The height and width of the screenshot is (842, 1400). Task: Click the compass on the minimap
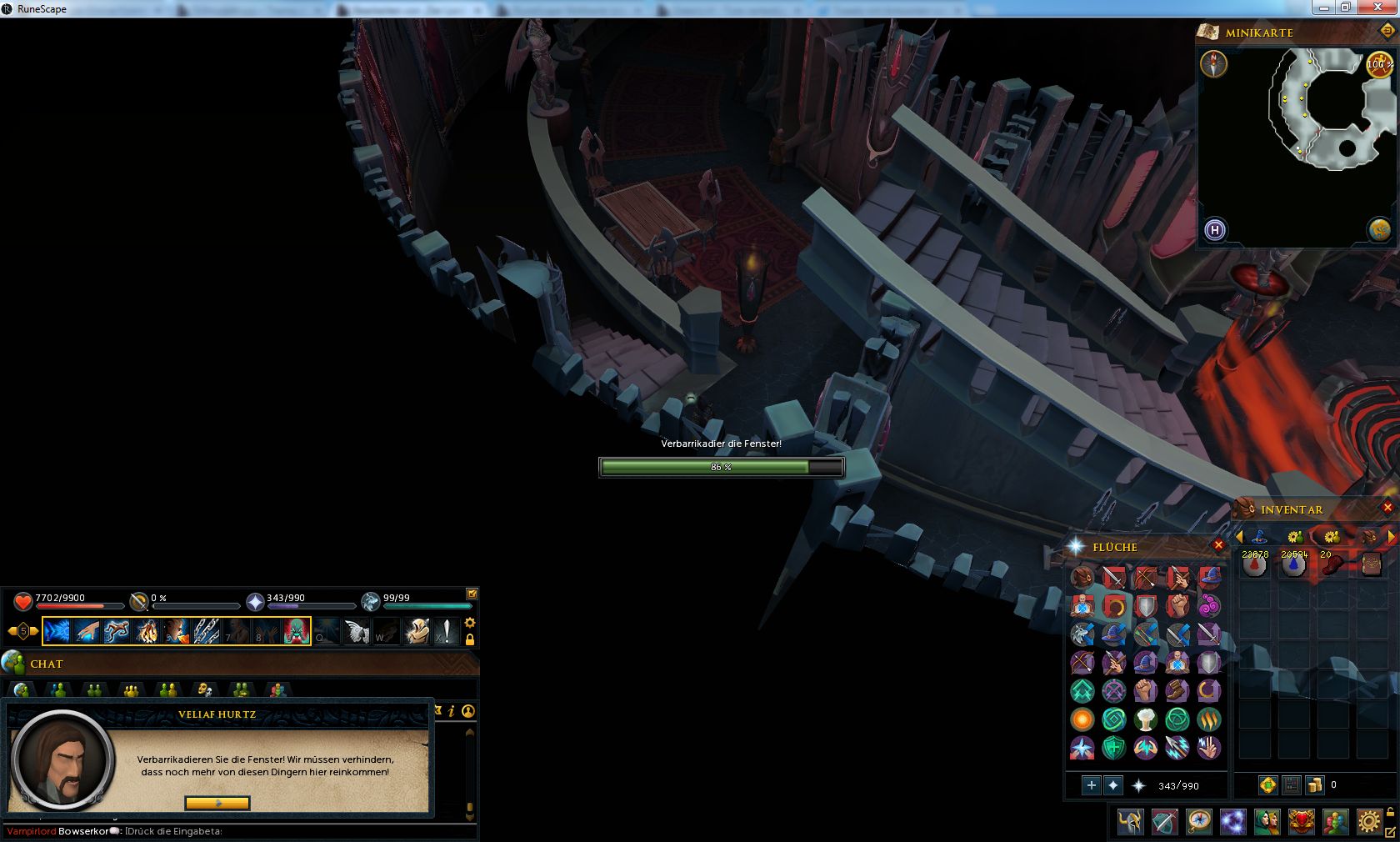(1213, 63)
